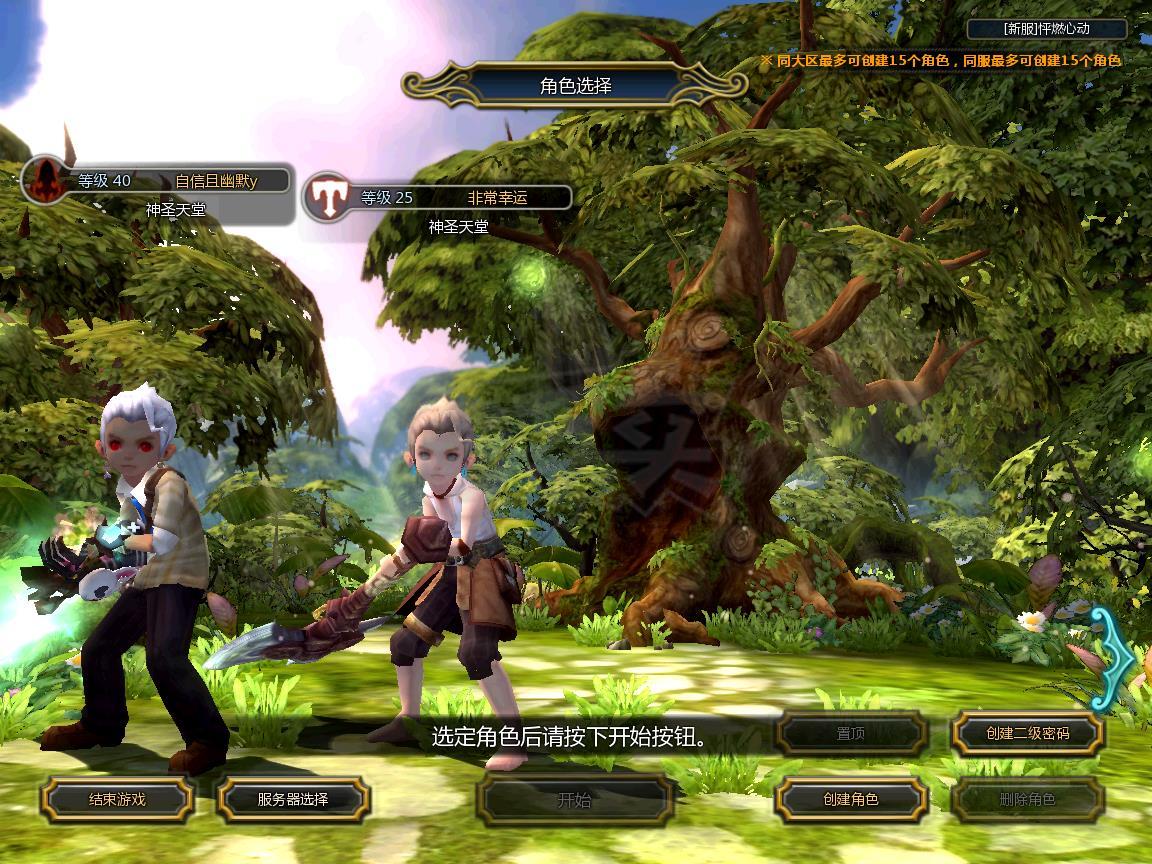Click the 结束游戏 (End Game) button

pyautogui.click(x=117, y=799)
